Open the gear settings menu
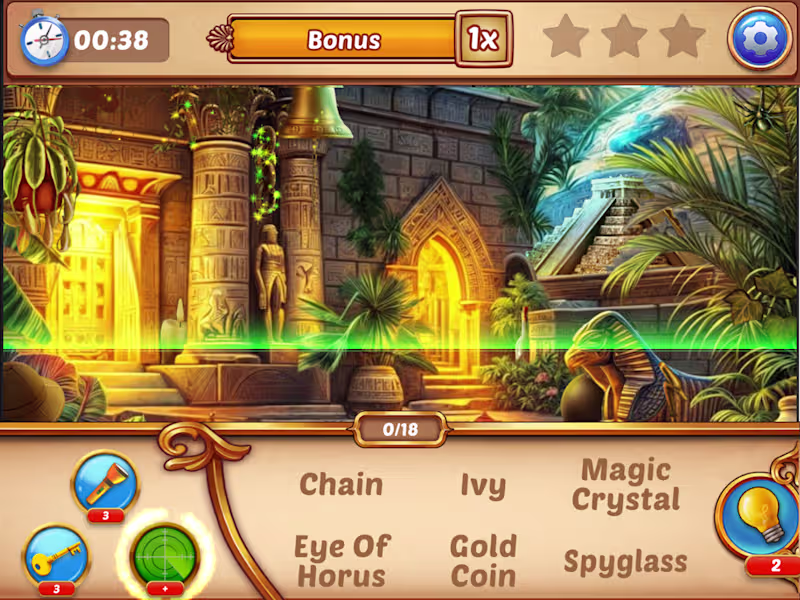The width and height of the screenshot is (800, 600). click(x=758, y=38)
